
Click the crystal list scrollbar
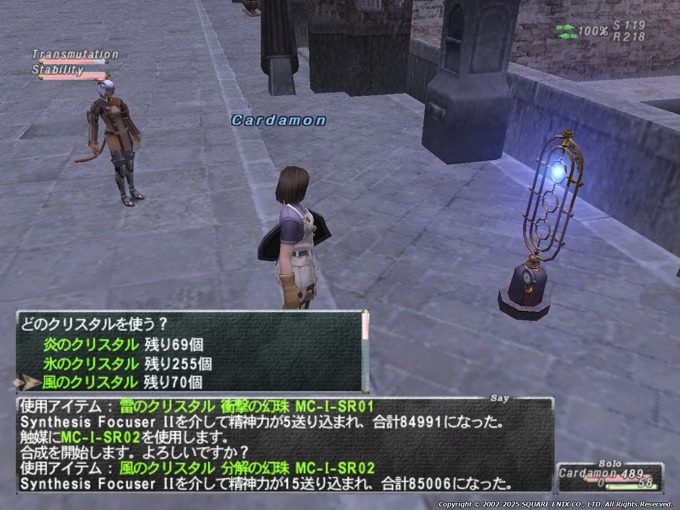point(365,350)
